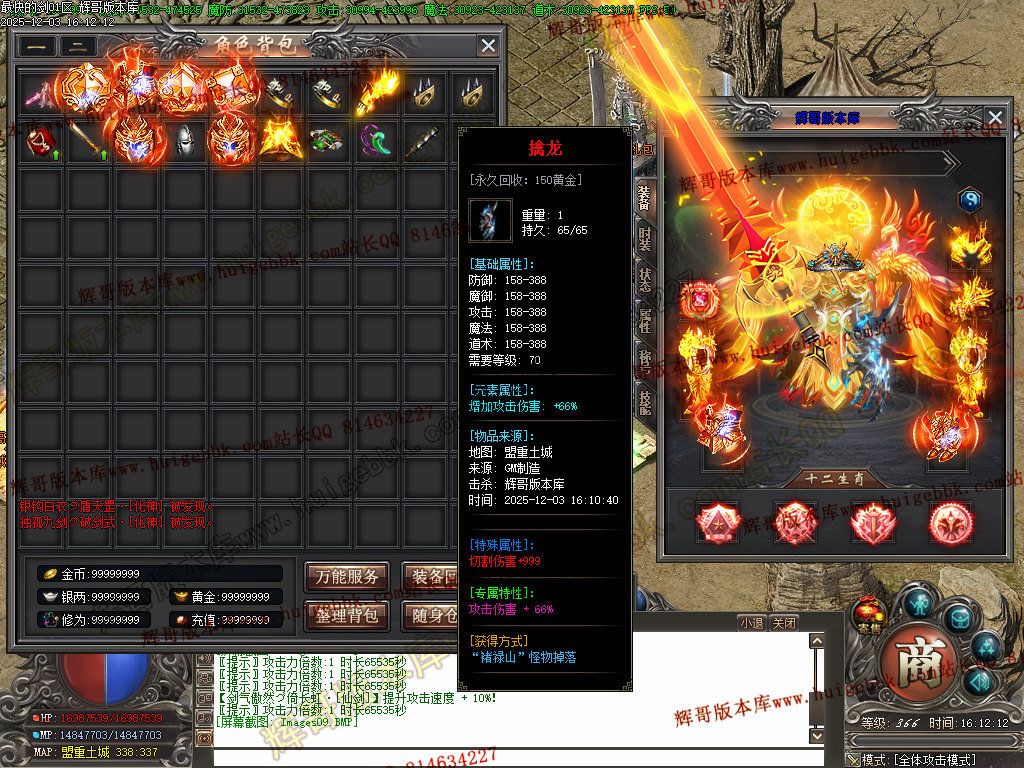Sort the bag with 整理背包
The width and height of the screenshot is (1024, 768).
coord(347,615)
